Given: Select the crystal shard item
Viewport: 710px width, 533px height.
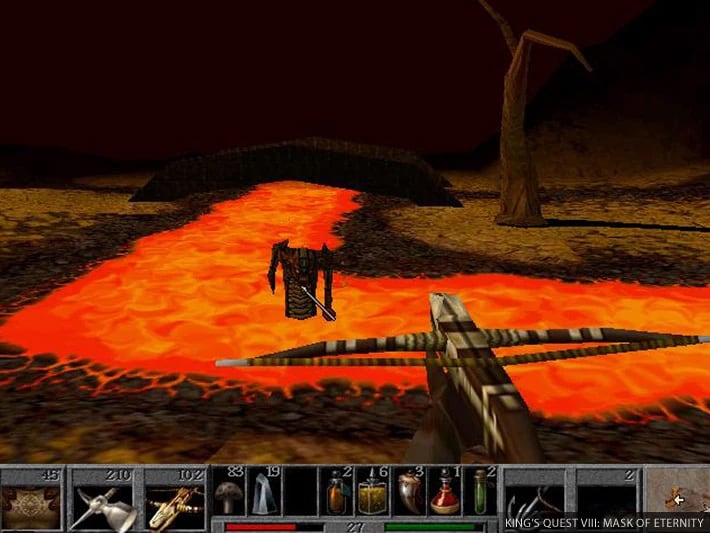Looking at the screenshot, I should click(x=264, y=492).
